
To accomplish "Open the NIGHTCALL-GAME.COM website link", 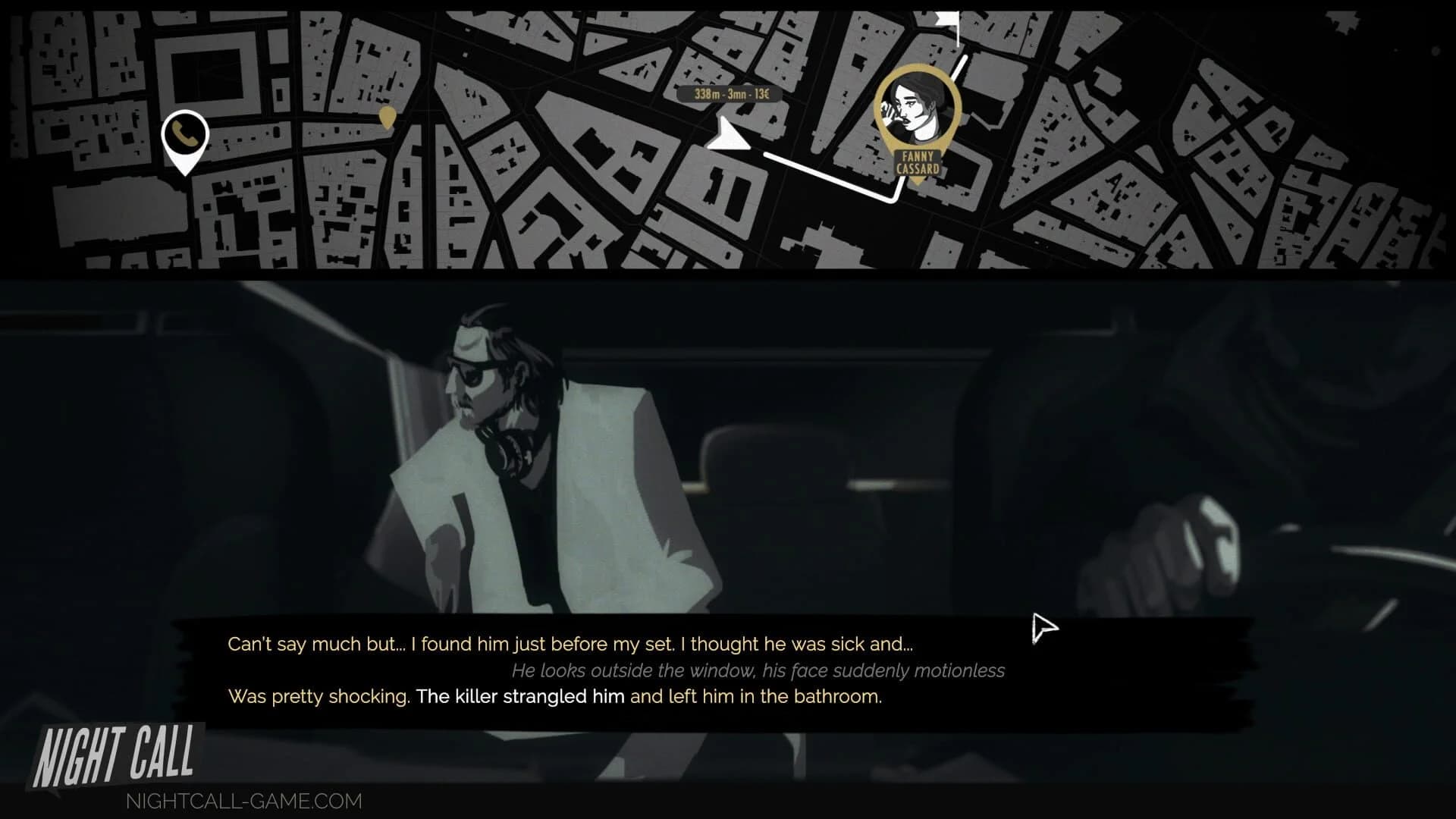I will (243, 801).
